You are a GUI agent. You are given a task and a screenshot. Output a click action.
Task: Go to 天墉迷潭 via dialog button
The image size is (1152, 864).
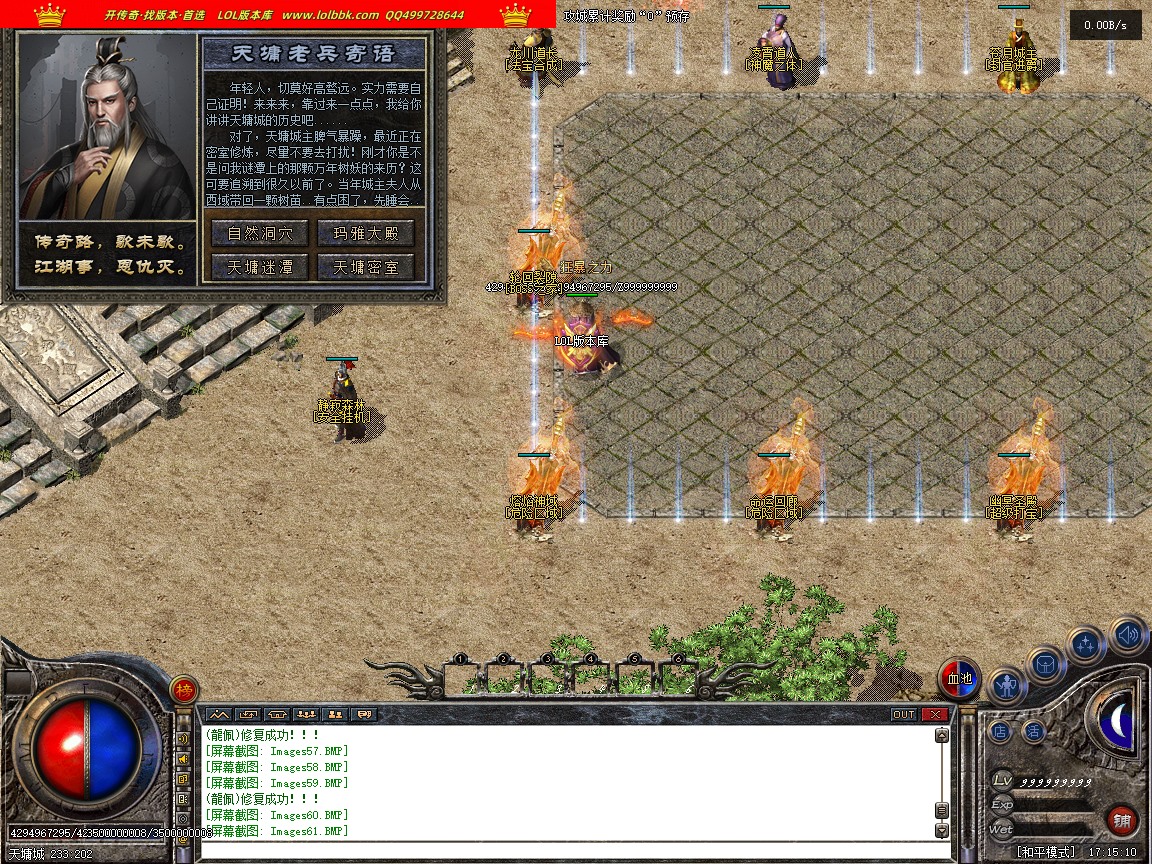click(259, 267)
